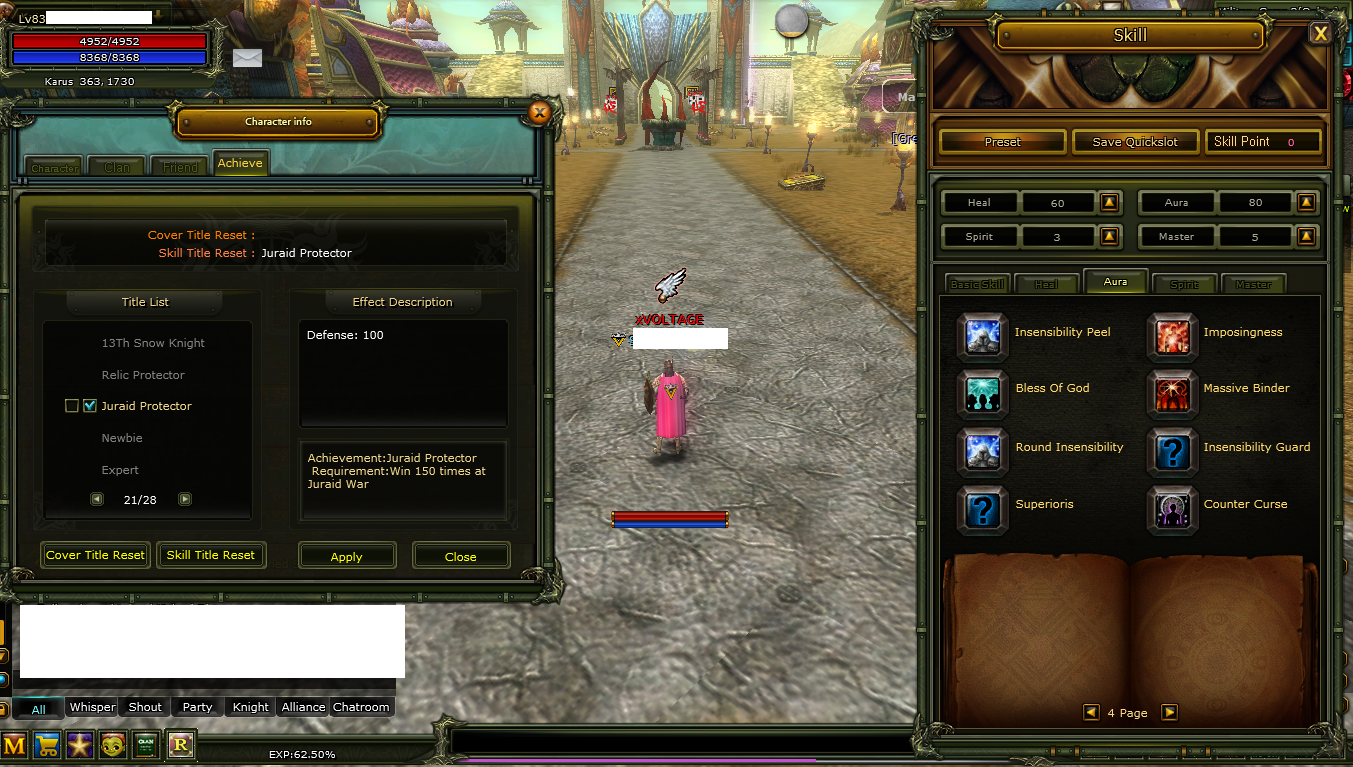Click the goblin face icon in taskbar
The width and height of the screenshot is (1353, 767).
(x=113, y=745)
